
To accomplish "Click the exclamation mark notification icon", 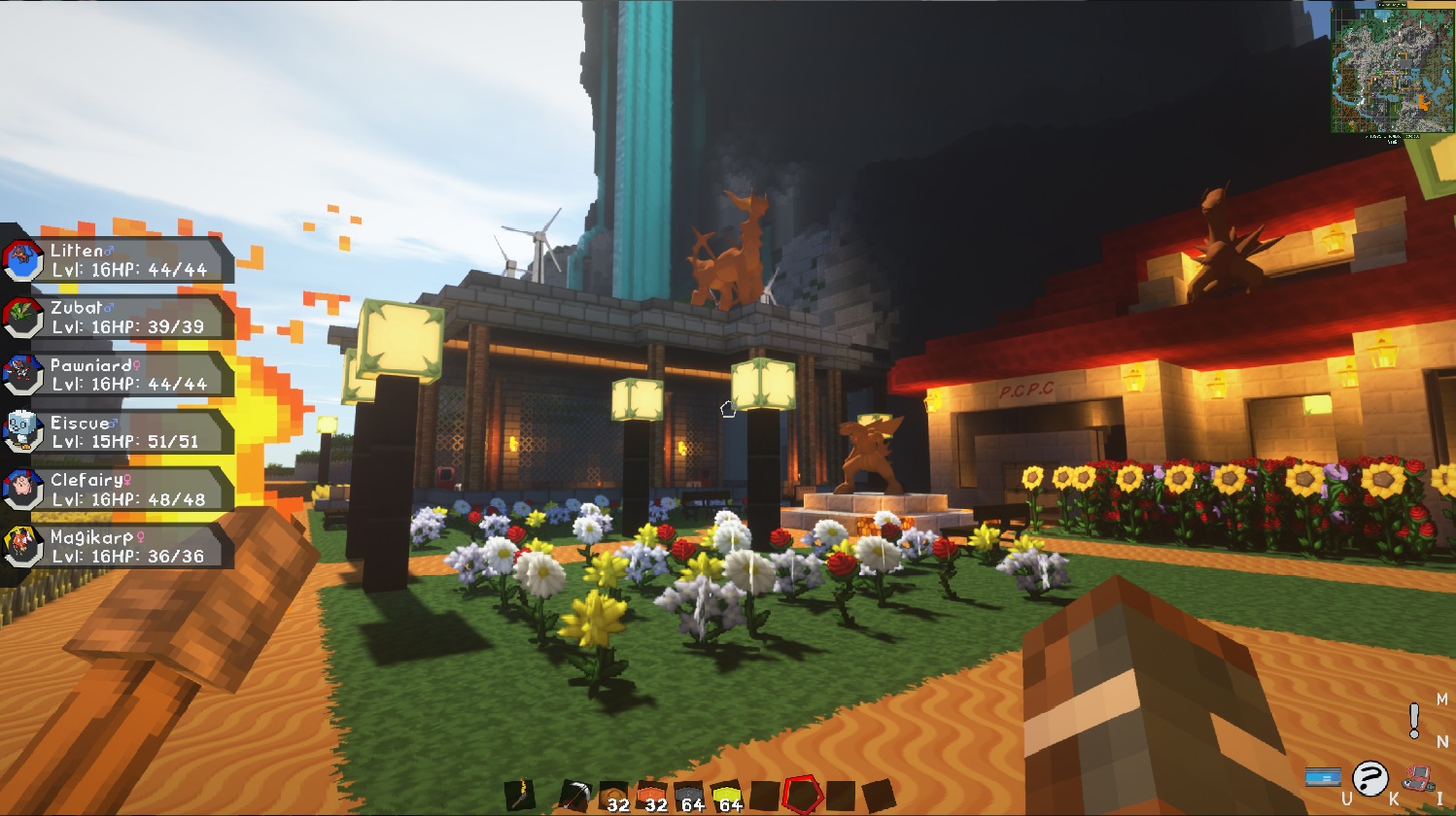I will tap(1413, 722).
